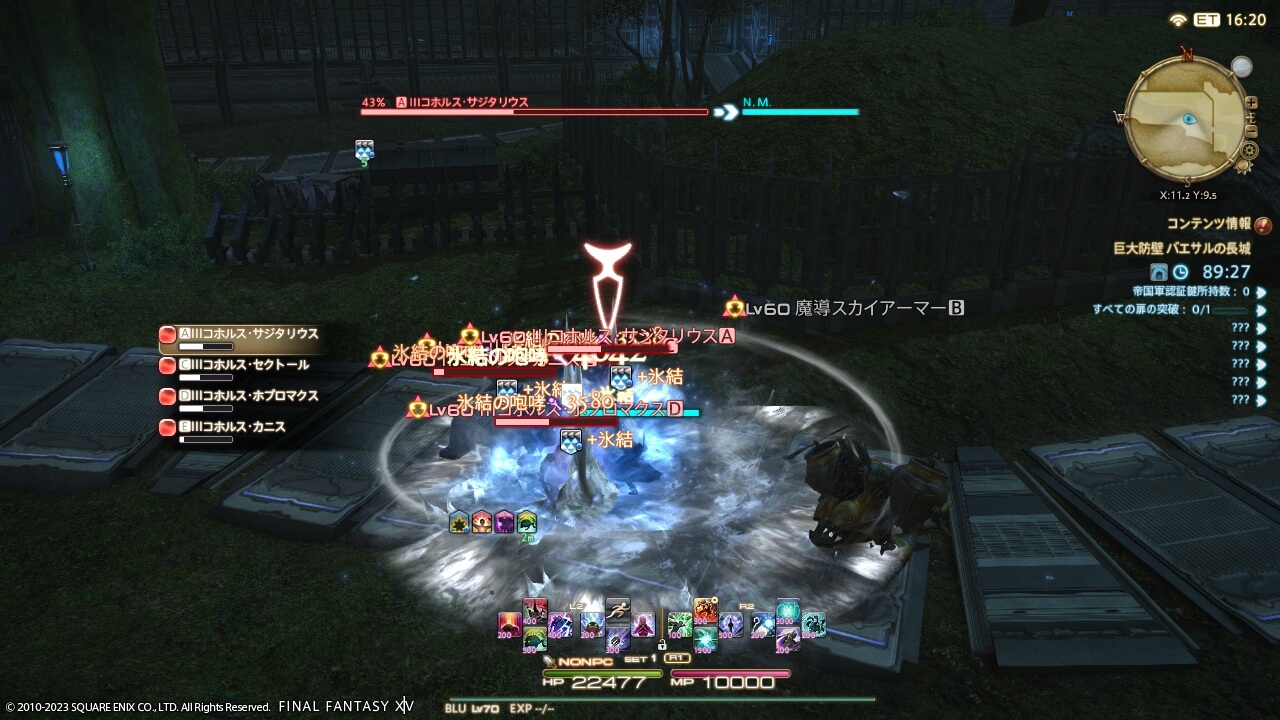Select the Sprint action on the hotbar

pyautogui.click(x=618, y=610)
